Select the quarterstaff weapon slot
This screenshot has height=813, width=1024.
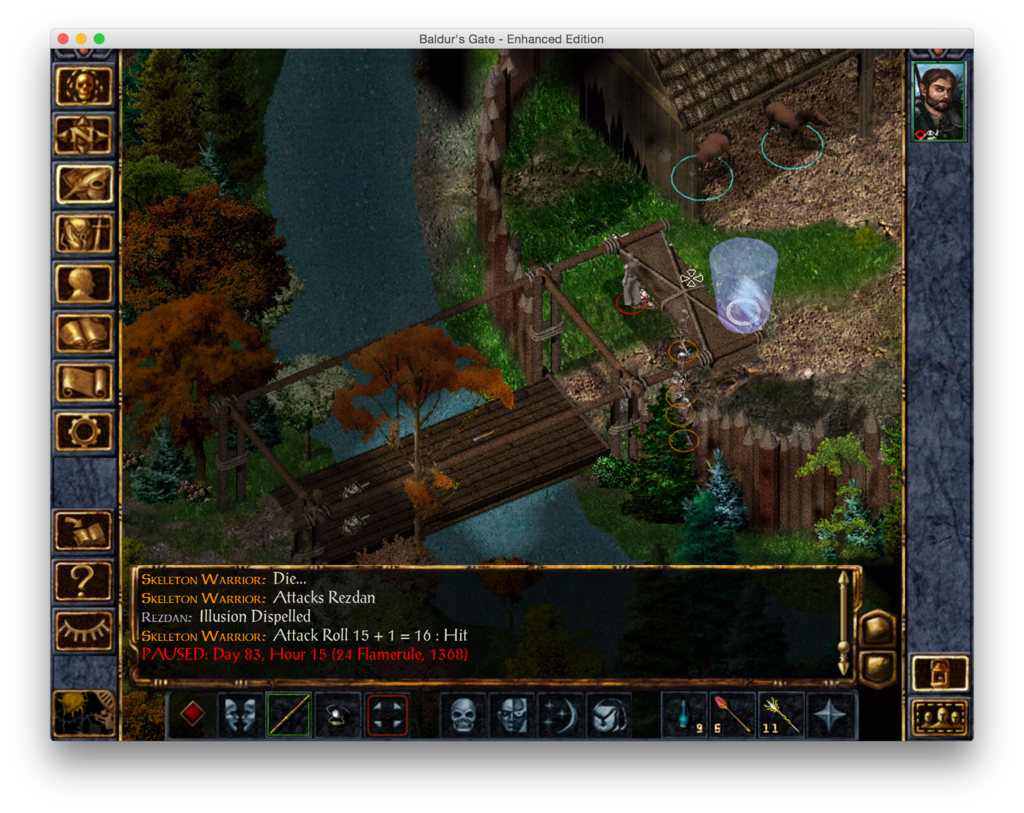pyautogui.click(x=288, y=715)
